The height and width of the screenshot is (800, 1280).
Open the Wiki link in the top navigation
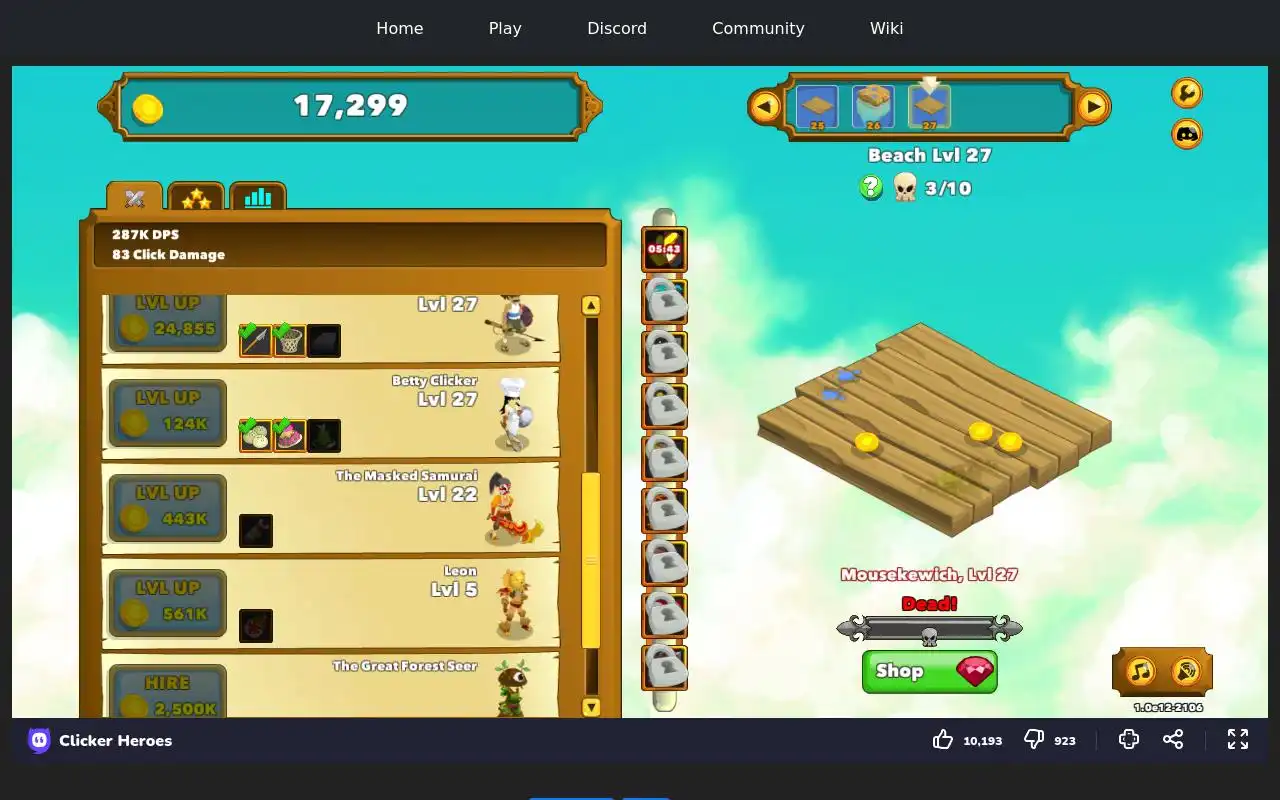pos(886,28)
